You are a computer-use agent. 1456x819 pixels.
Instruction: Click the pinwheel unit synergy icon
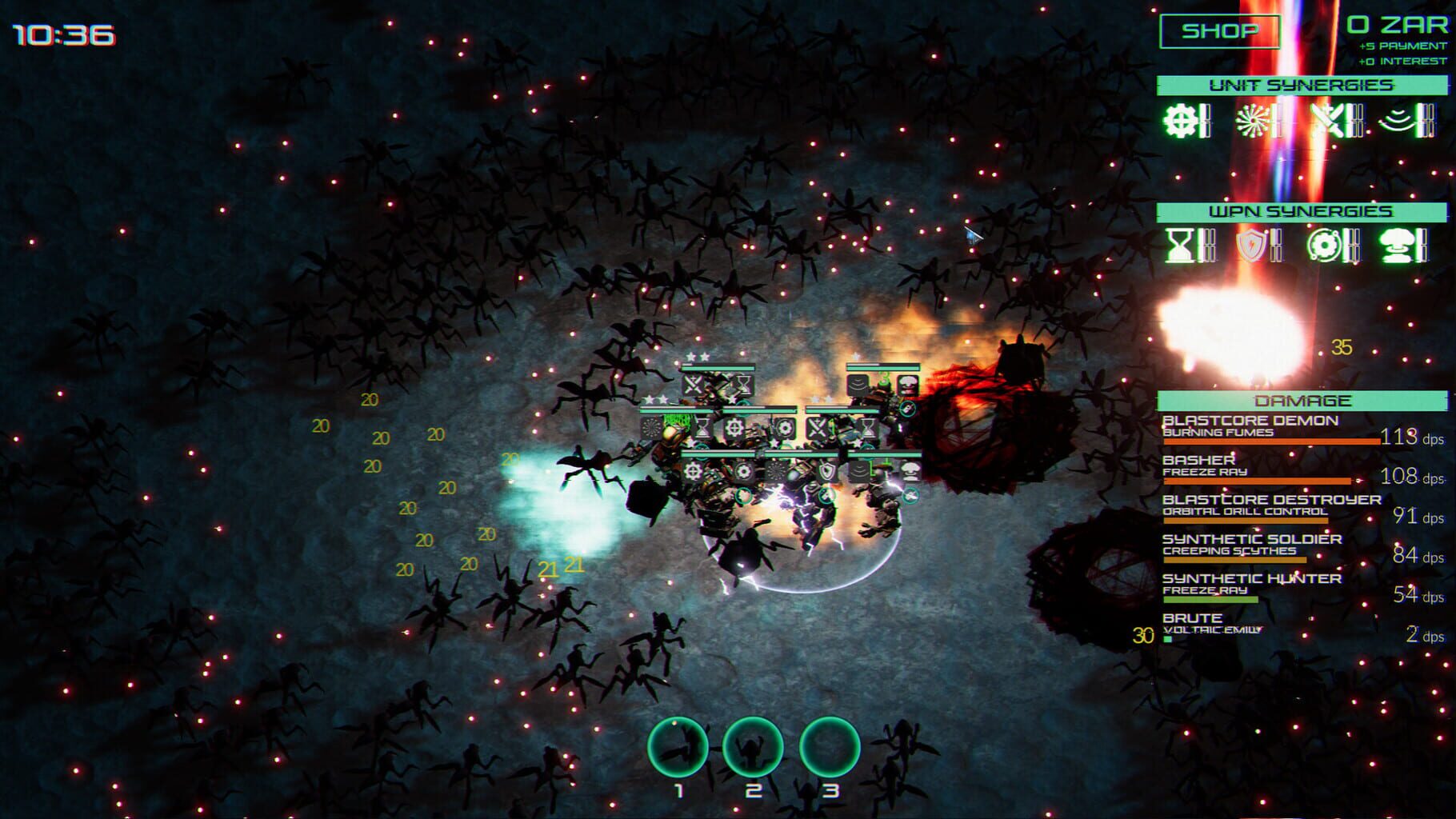pyautogui.click(x=1254, y=120)
